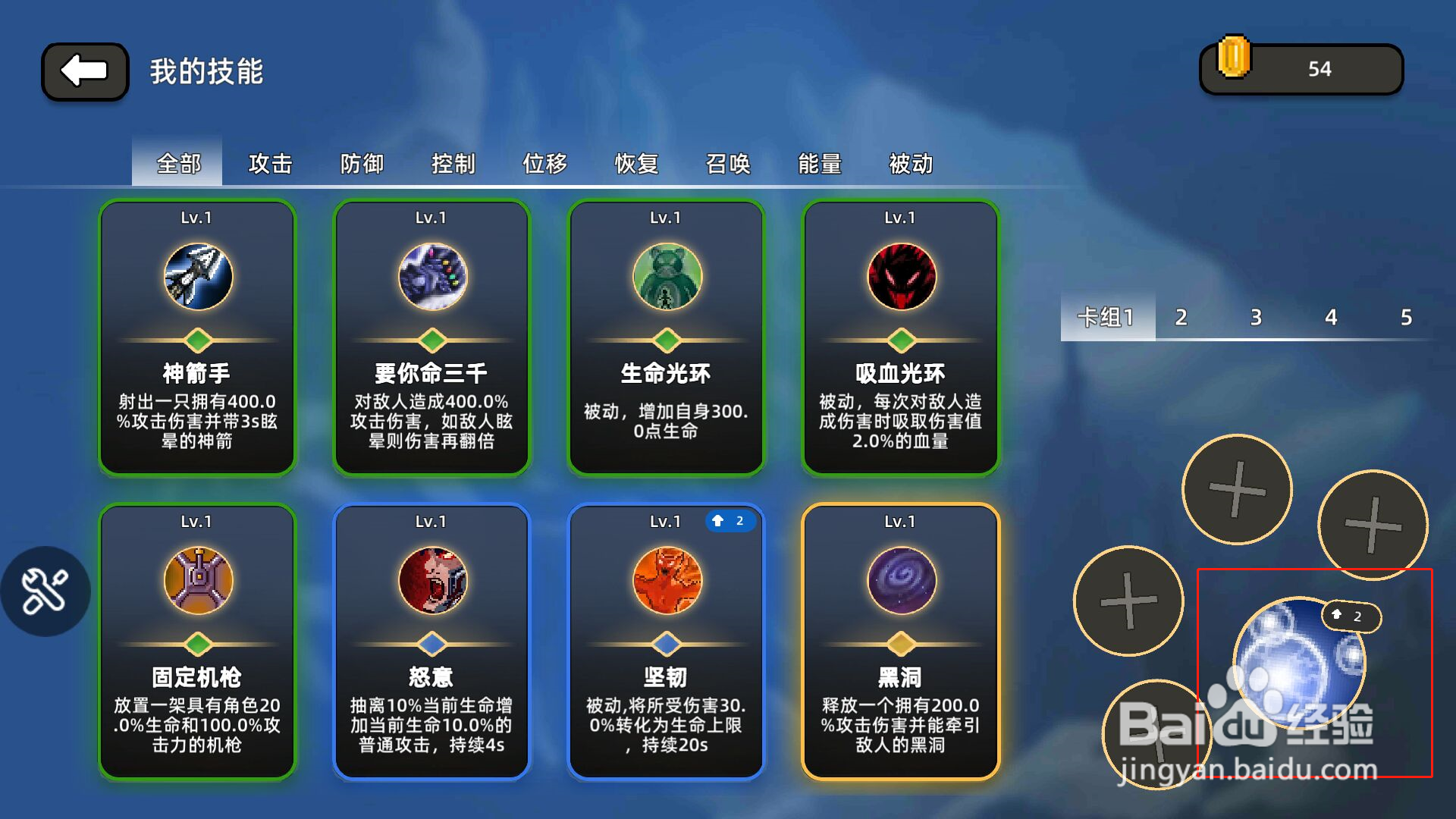The height and width of the screenshot is (819, 1456).
Task: Select deck slot 3
Action: pyautogui.click(x=1255, y=318)
